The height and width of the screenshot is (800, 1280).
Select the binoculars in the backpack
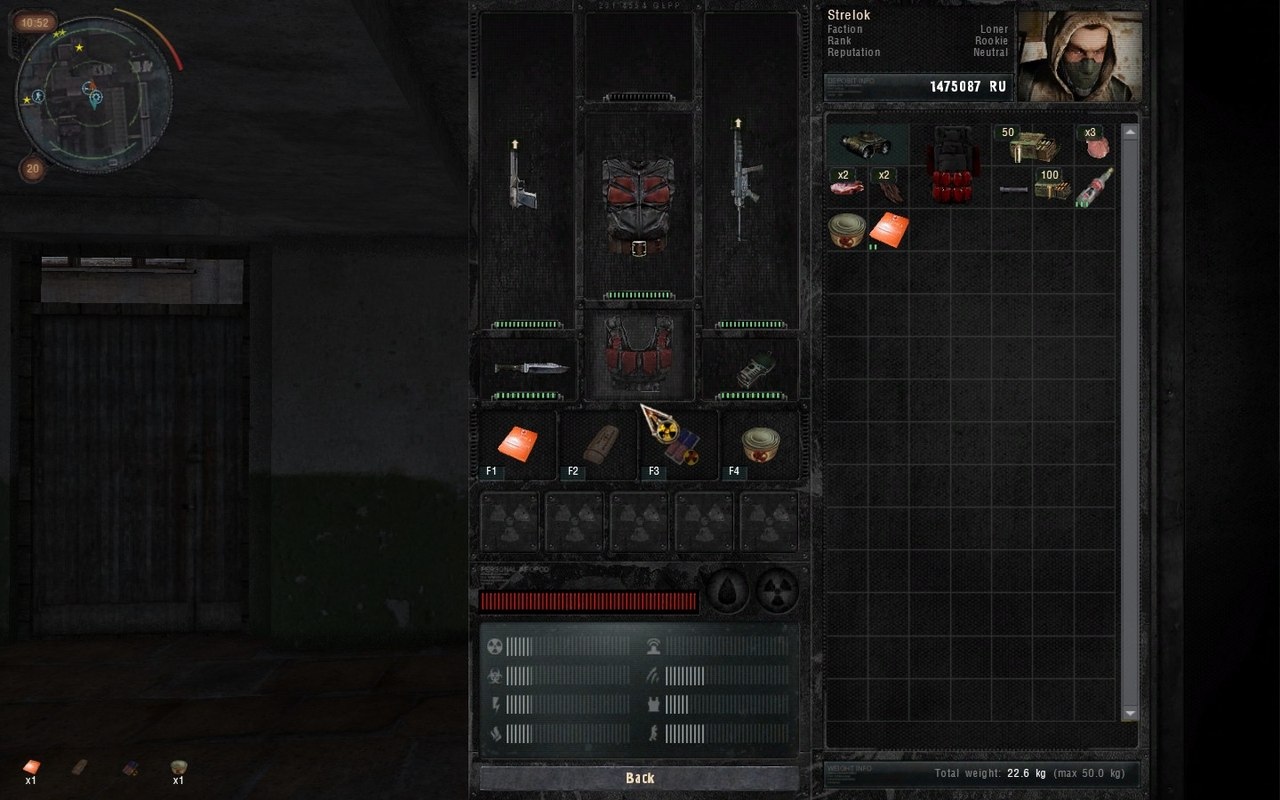click(866, 146)
